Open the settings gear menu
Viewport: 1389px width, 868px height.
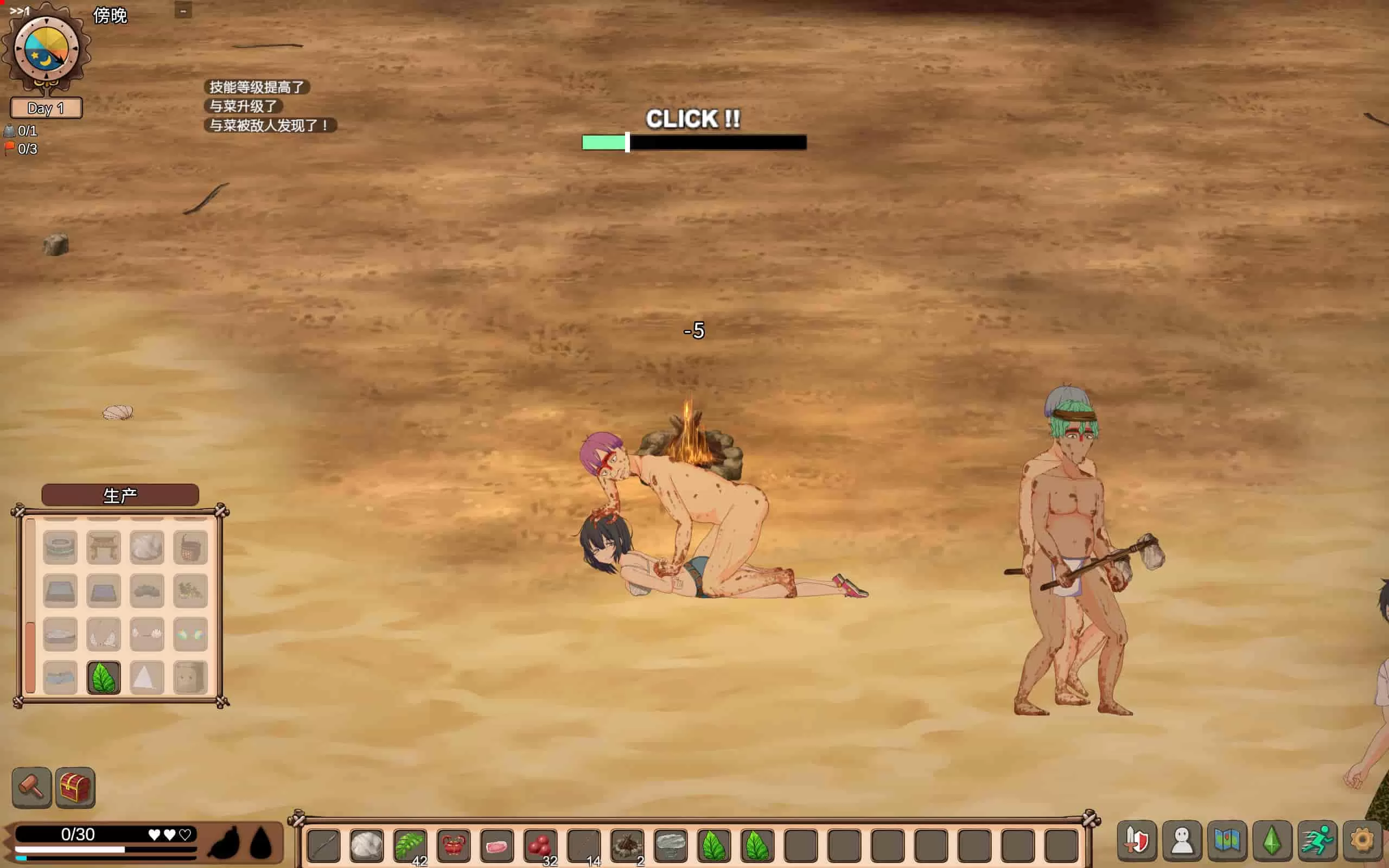click(x=1362, y=840)
